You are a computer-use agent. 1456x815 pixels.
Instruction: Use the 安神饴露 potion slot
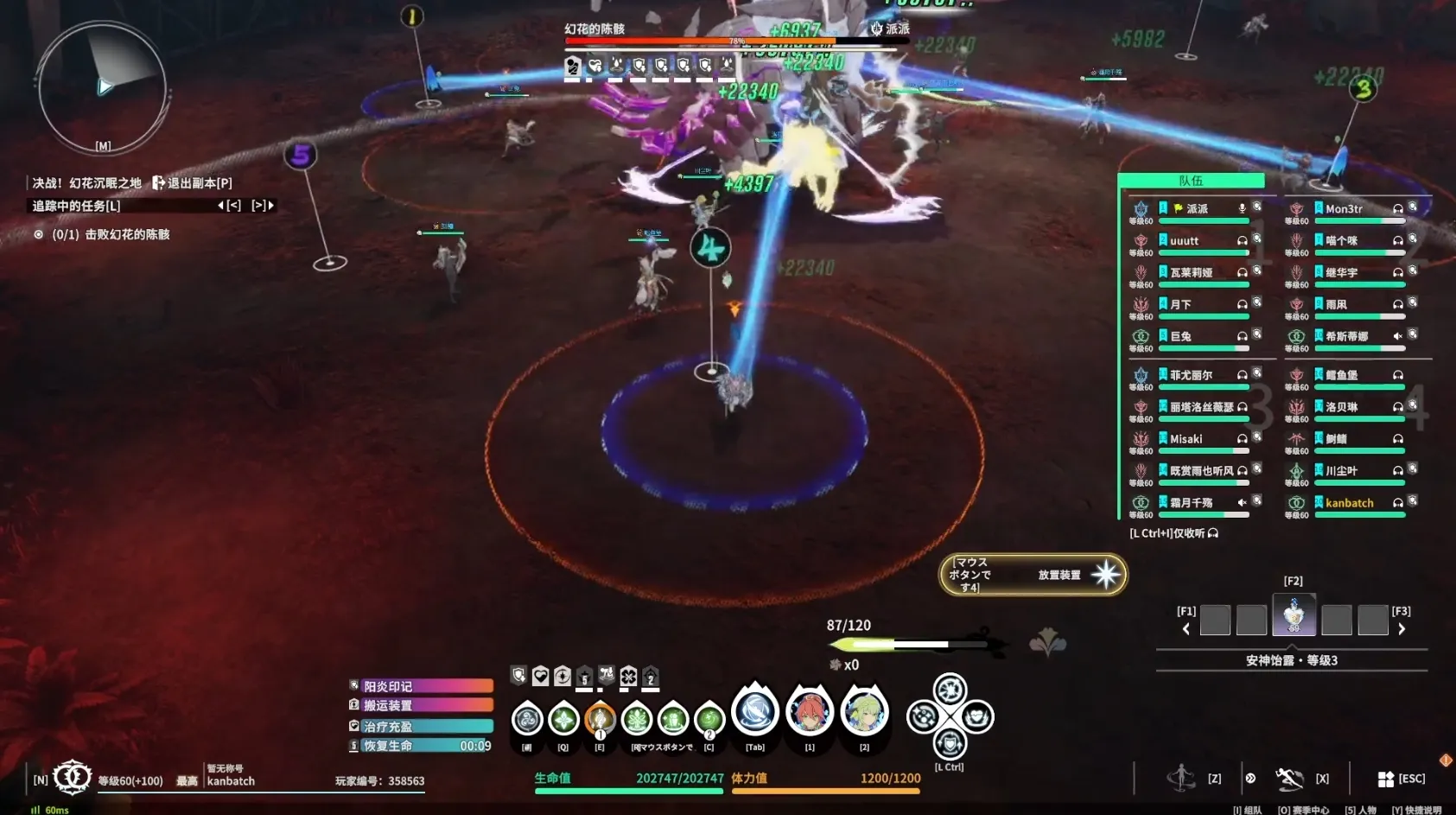click(1294, 614)
